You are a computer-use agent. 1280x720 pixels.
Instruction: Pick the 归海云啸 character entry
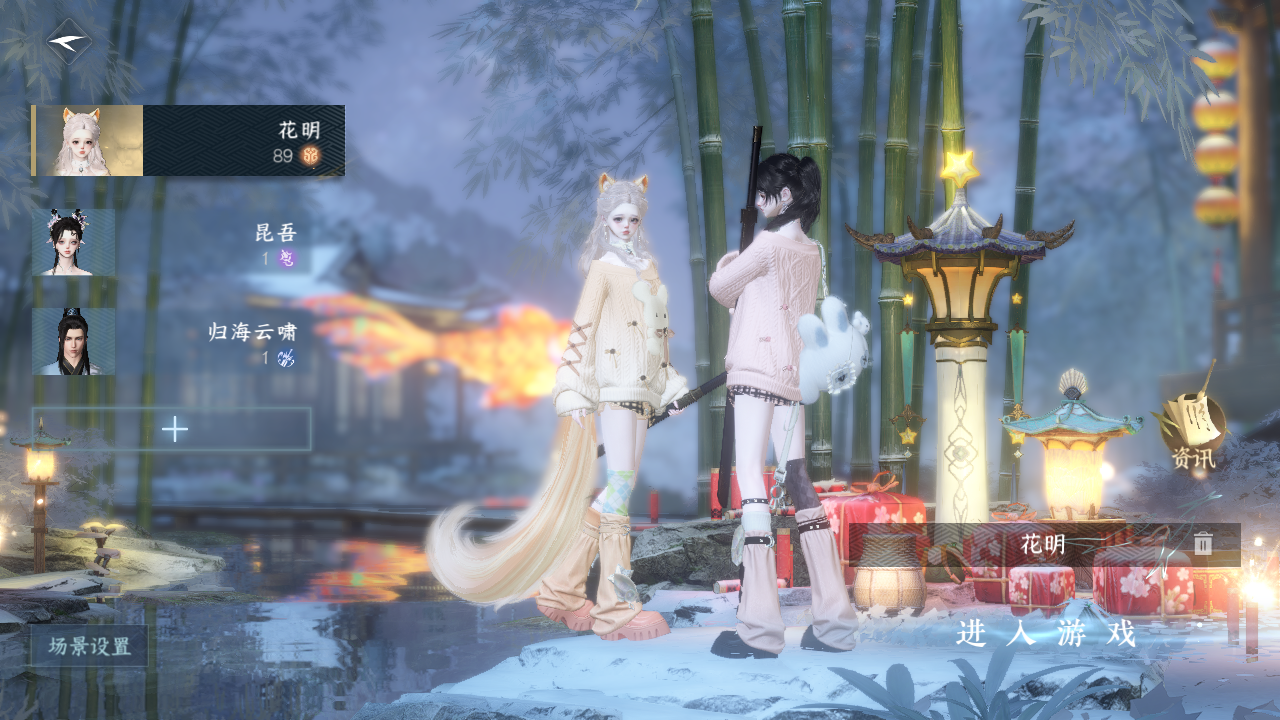pyautogui.click(x=170, y=342)
